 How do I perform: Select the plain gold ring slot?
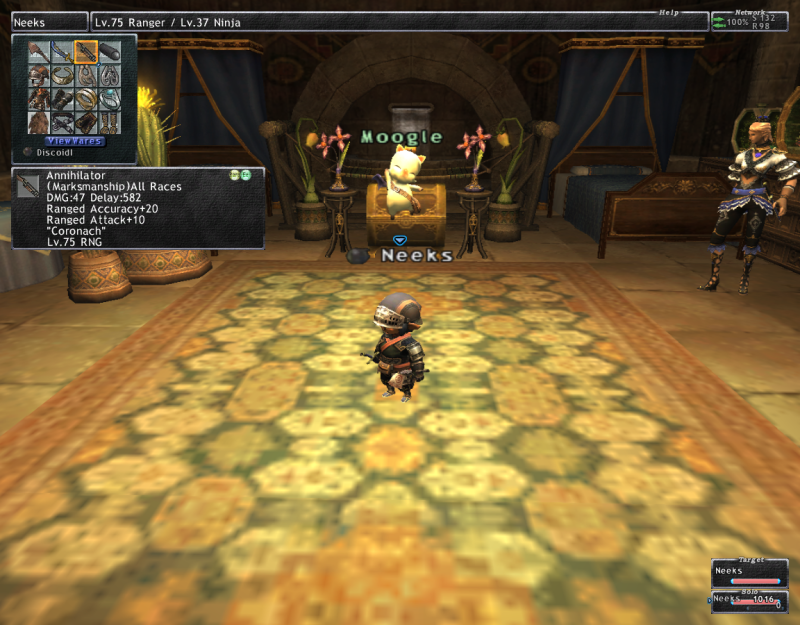tap(85, 98)
